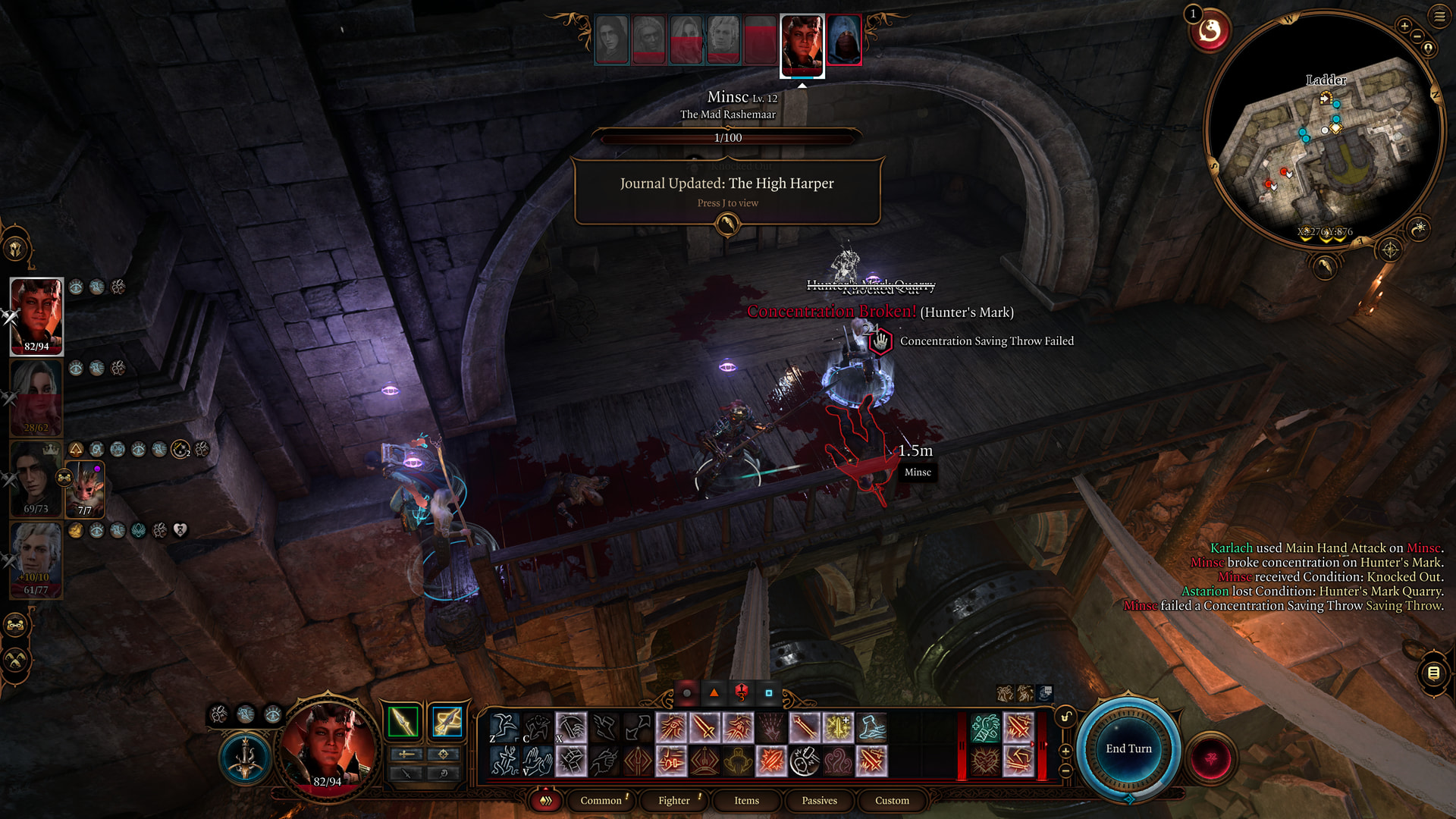Use the Dash action marked C
1456x819 pixels.
pos(537,727)
